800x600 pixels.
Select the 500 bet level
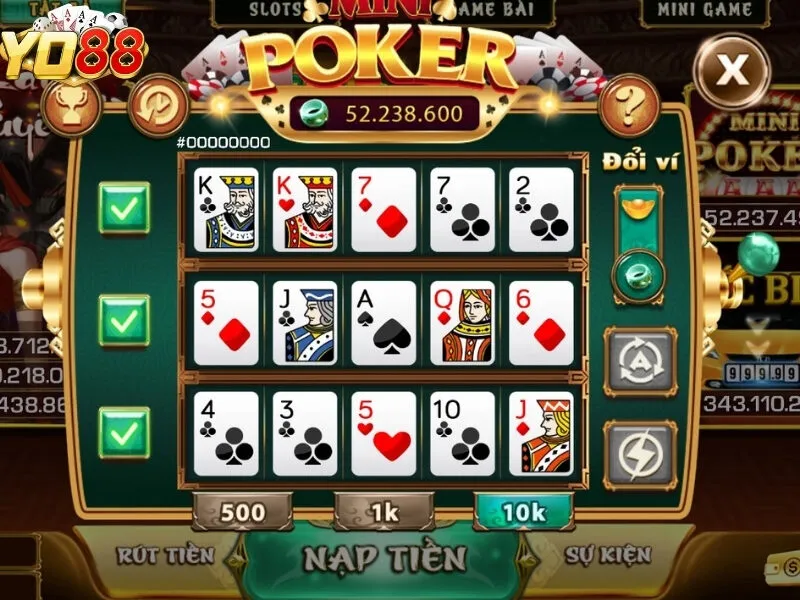tap(241, 512)
